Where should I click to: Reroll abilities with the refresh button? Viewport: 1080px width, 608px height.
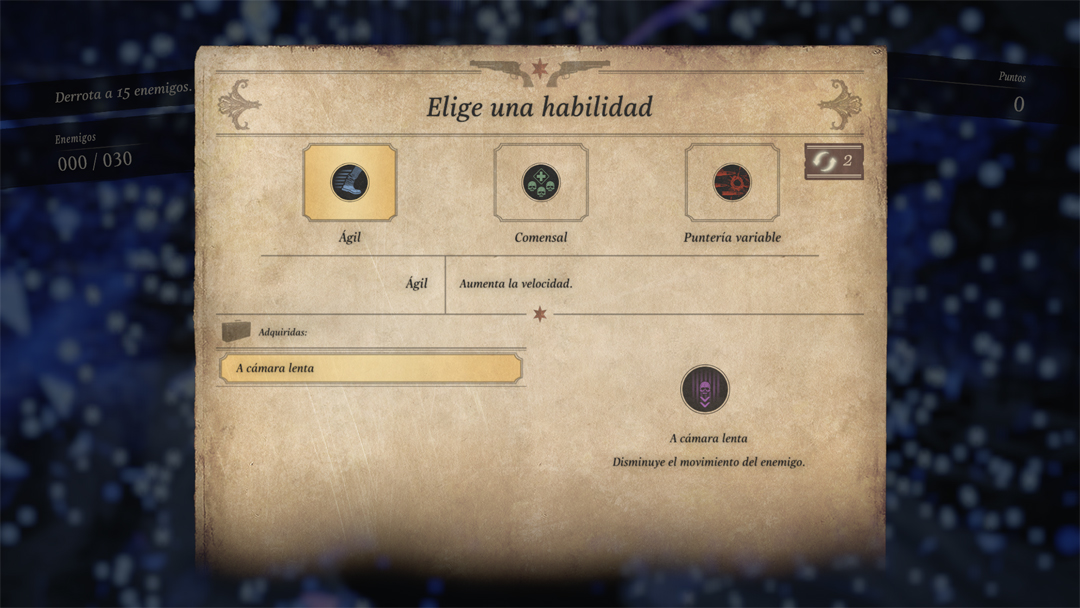tap(833, 162)
